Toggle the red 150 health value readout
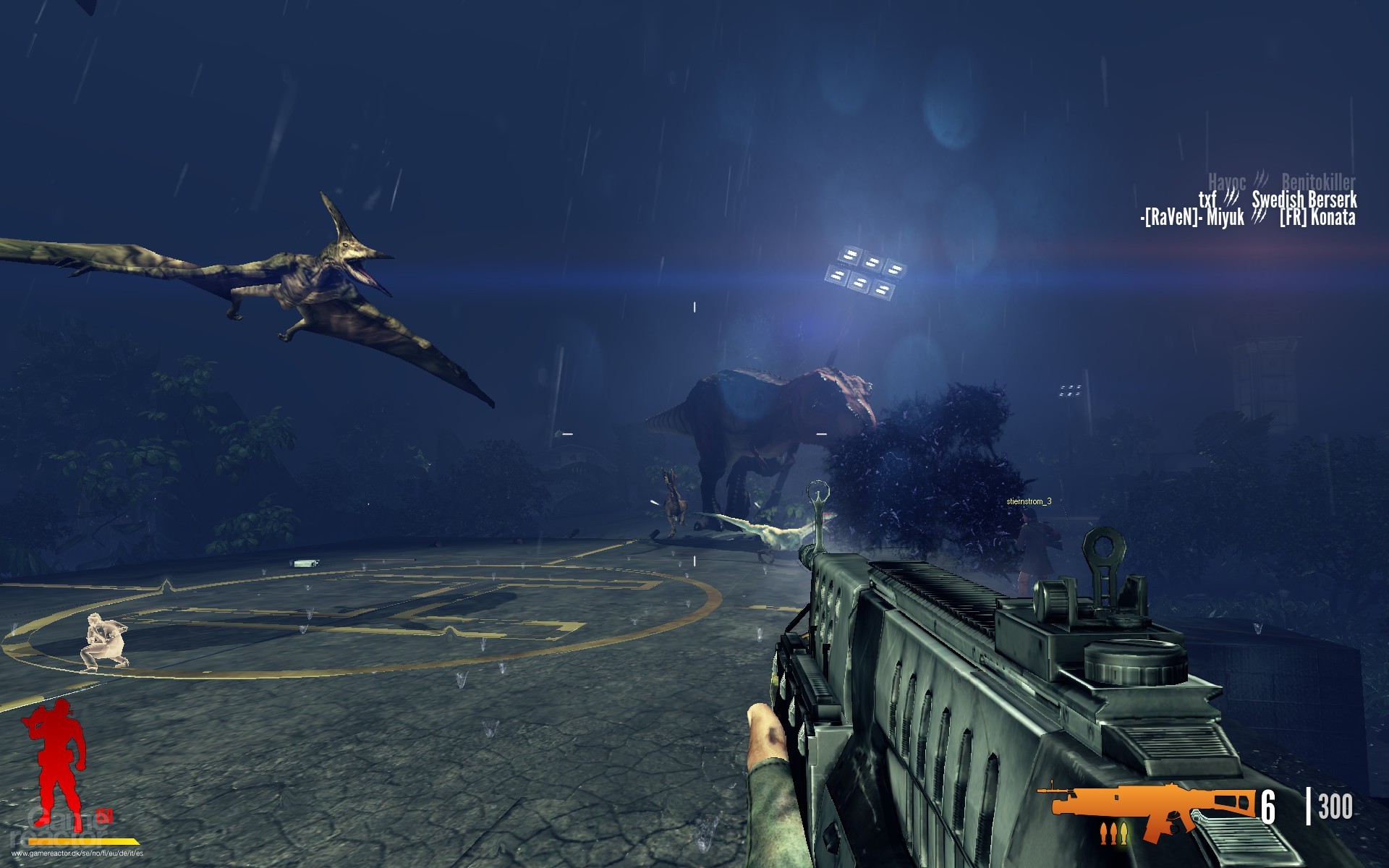 [105, 816]
